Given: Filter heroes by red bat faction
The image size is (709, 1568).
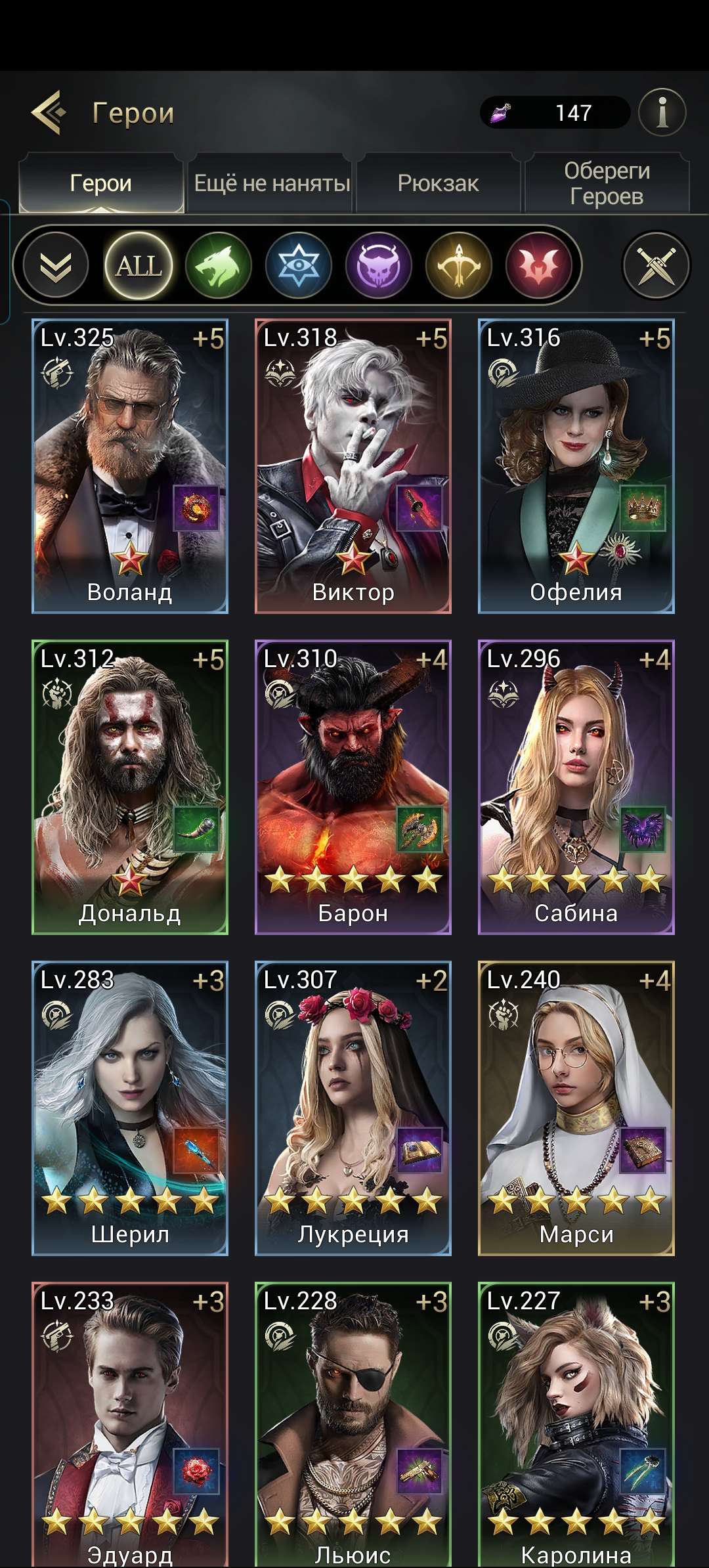Looking at the screenshot, I should [539, 265].
